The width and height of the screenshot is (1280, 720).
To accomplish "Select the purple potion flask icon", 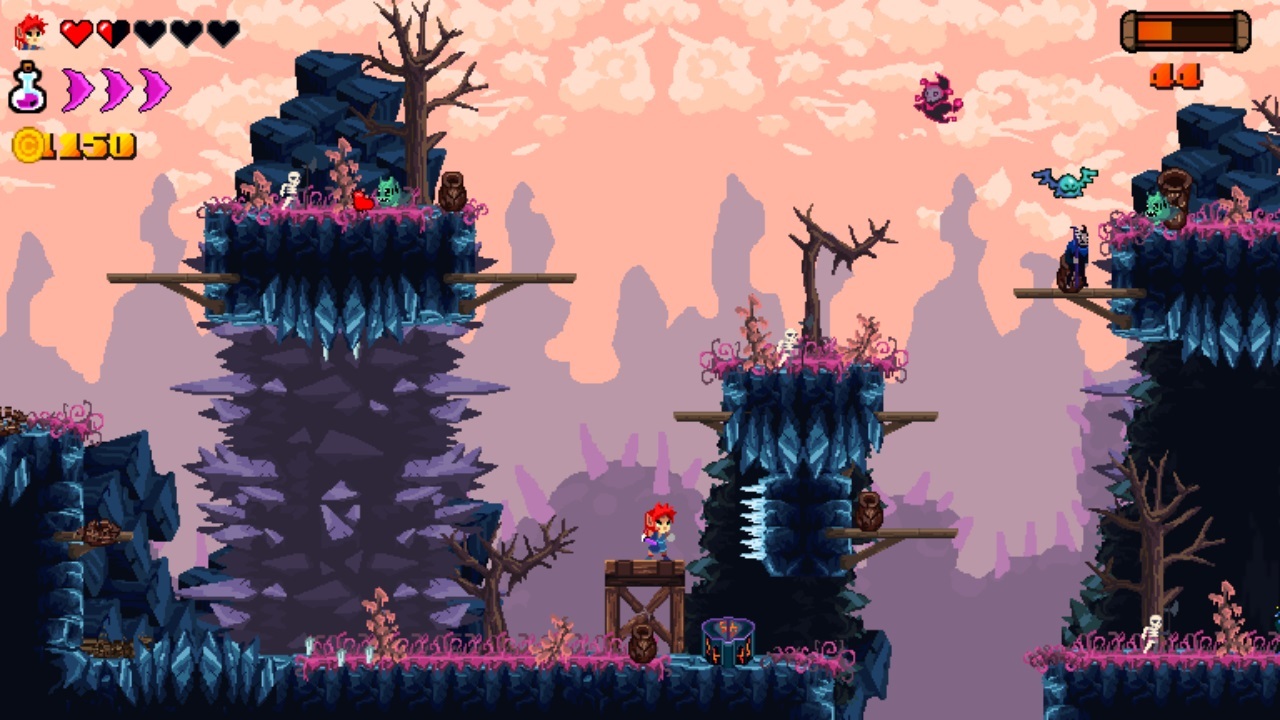I will (x=27, y=88).
